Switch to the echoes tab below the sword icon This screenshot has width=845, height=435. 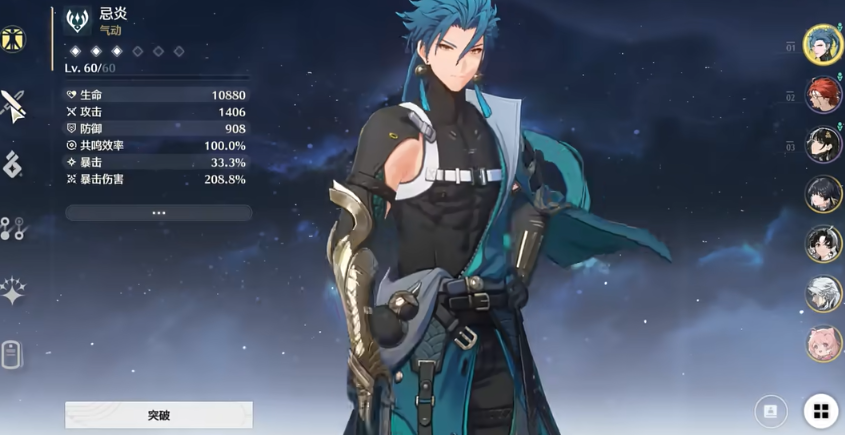[13, 165]
